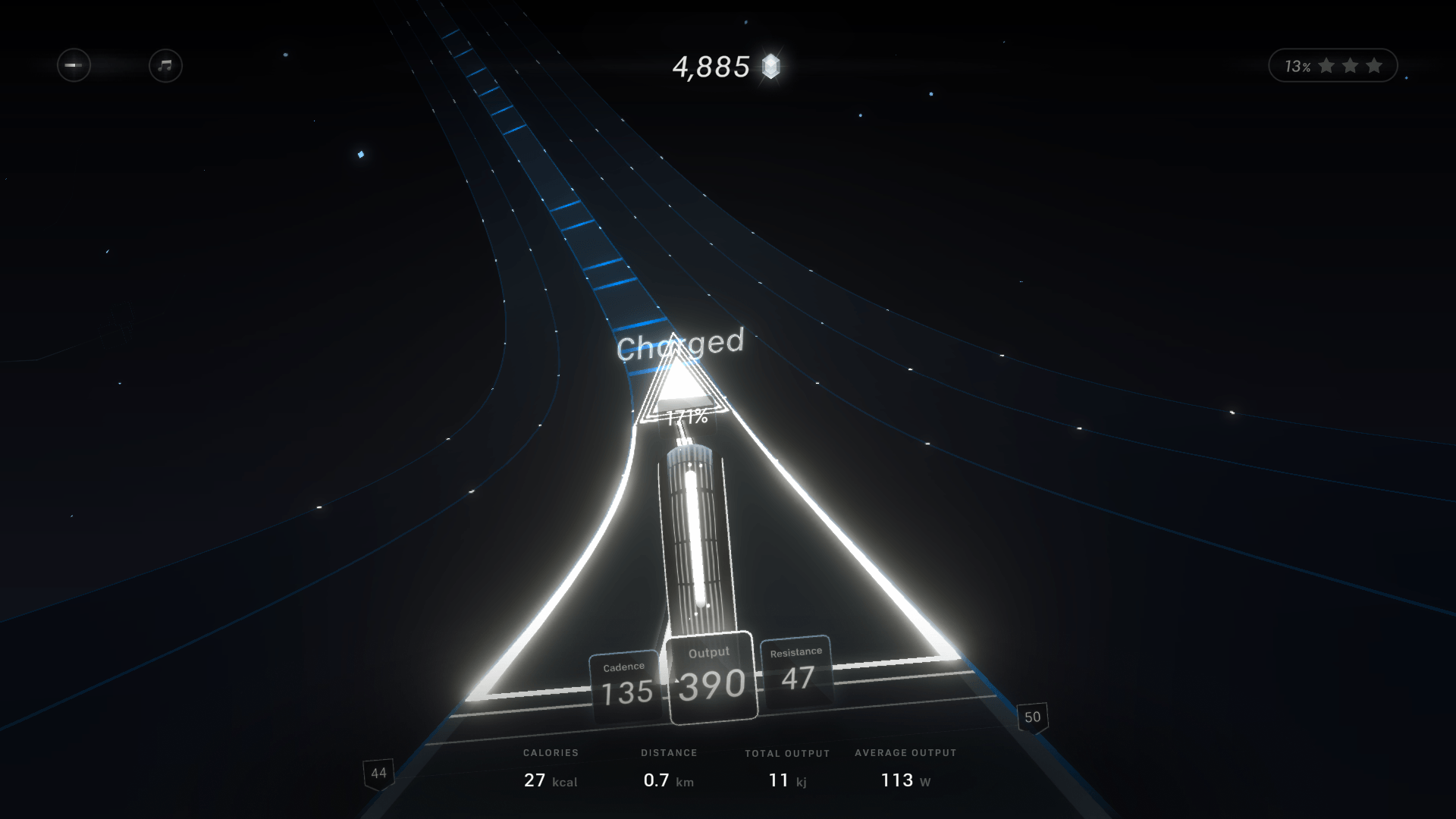This screenshot has height=819, width=1456.
Task: Click the third star in the rating badge
Action: pos(1373,66)
